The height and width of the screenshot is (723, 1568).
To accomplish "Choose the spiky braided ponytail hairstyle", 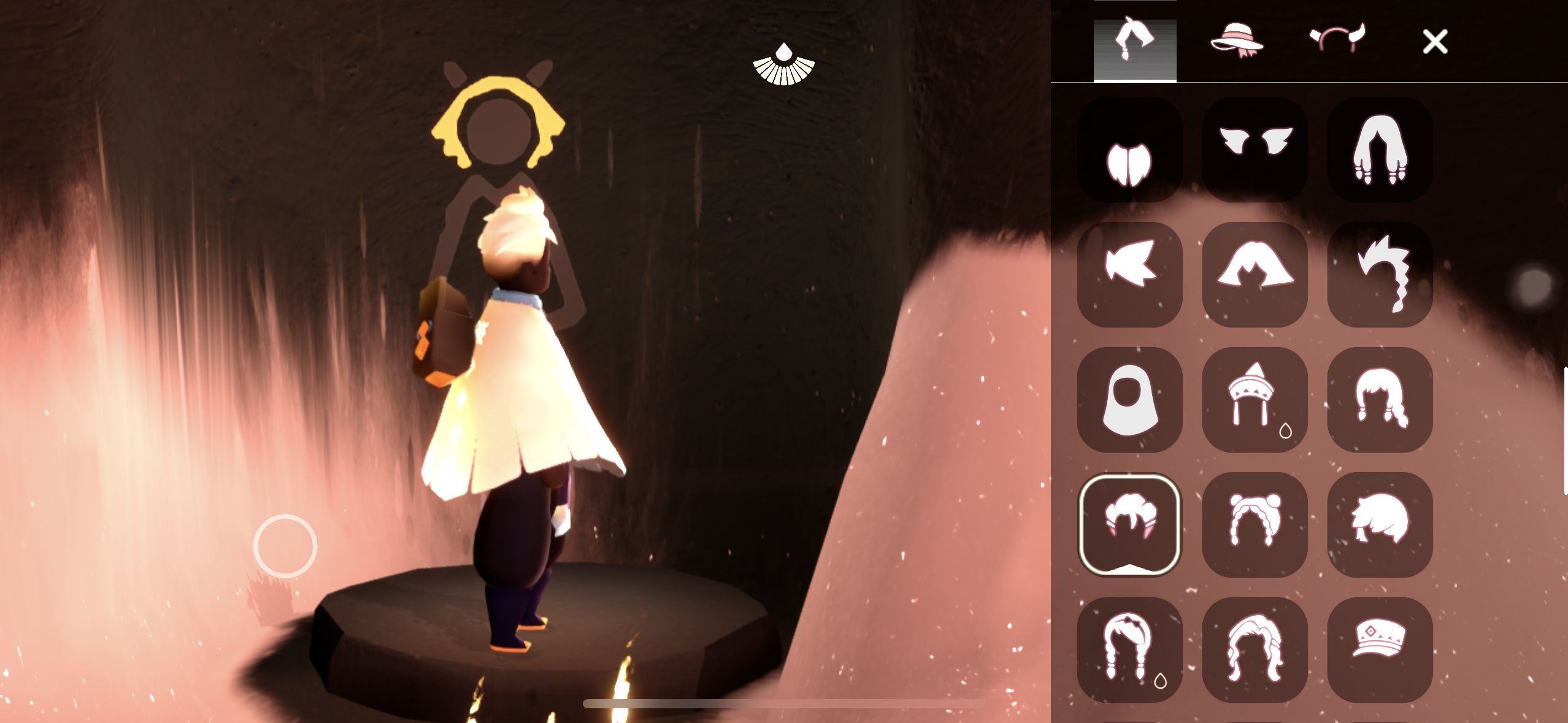I will [x=1380, y=275].
